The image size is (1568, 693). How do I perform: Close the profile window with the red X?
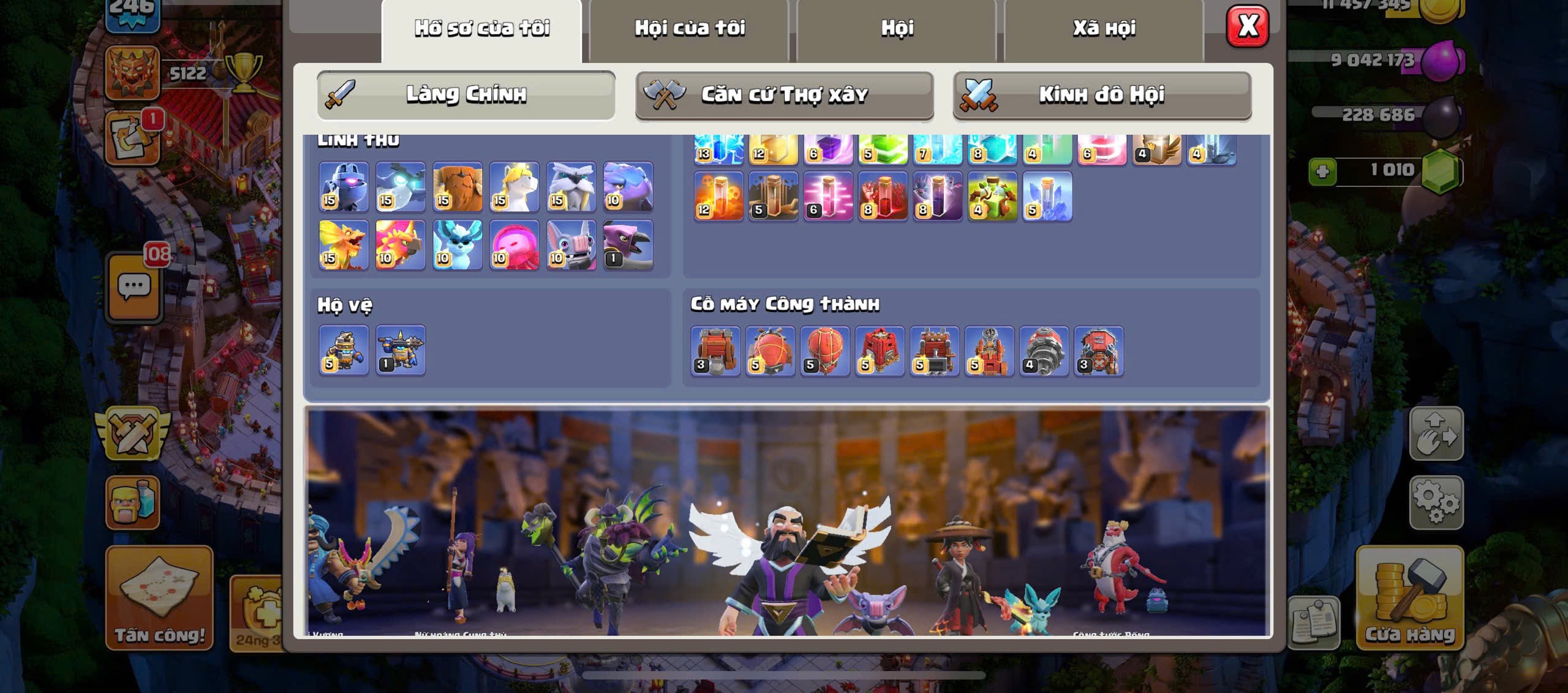point(1247,26)
